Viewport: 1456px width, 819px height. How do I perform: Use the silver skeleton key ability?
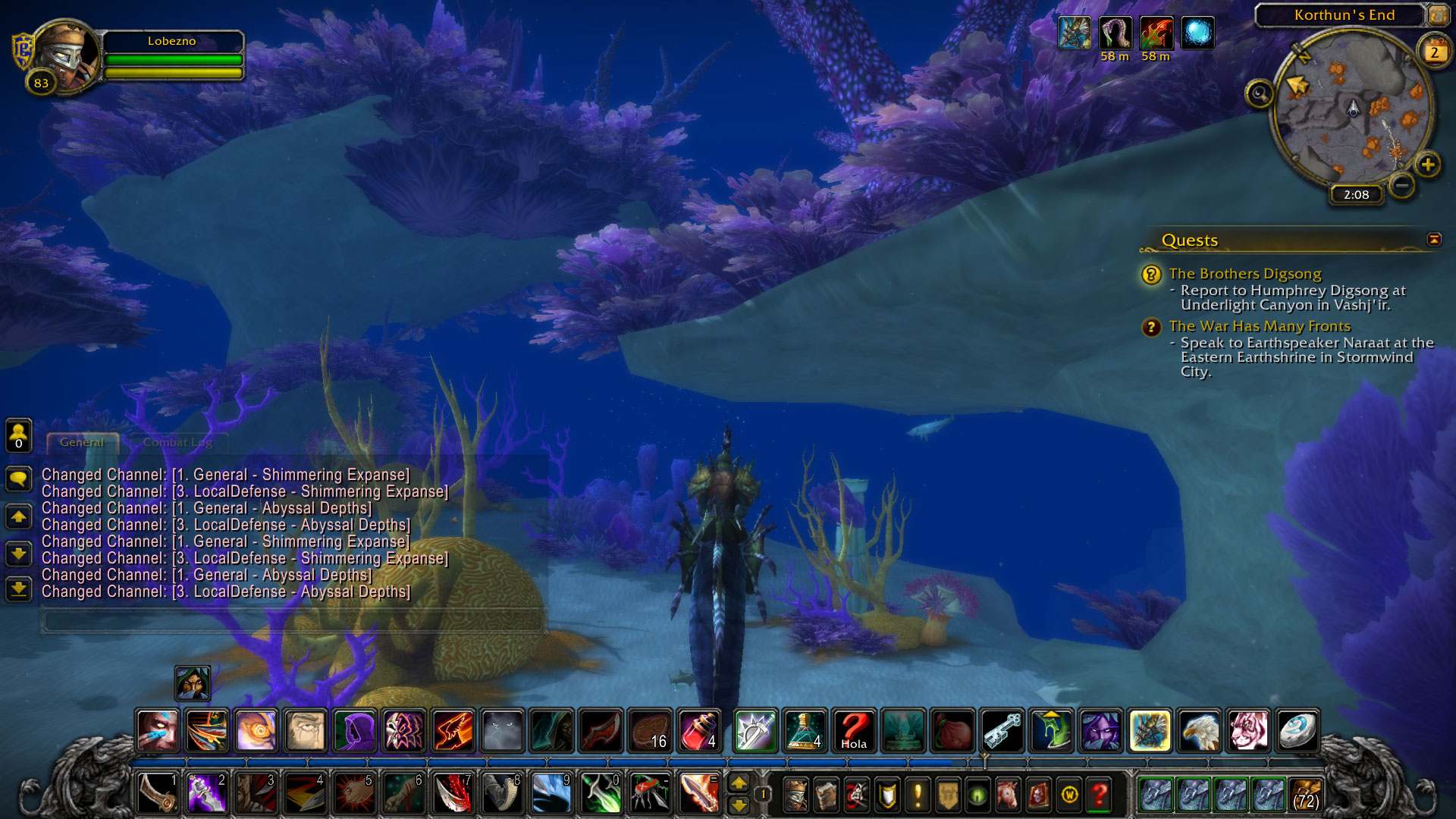pos(1003,730)
